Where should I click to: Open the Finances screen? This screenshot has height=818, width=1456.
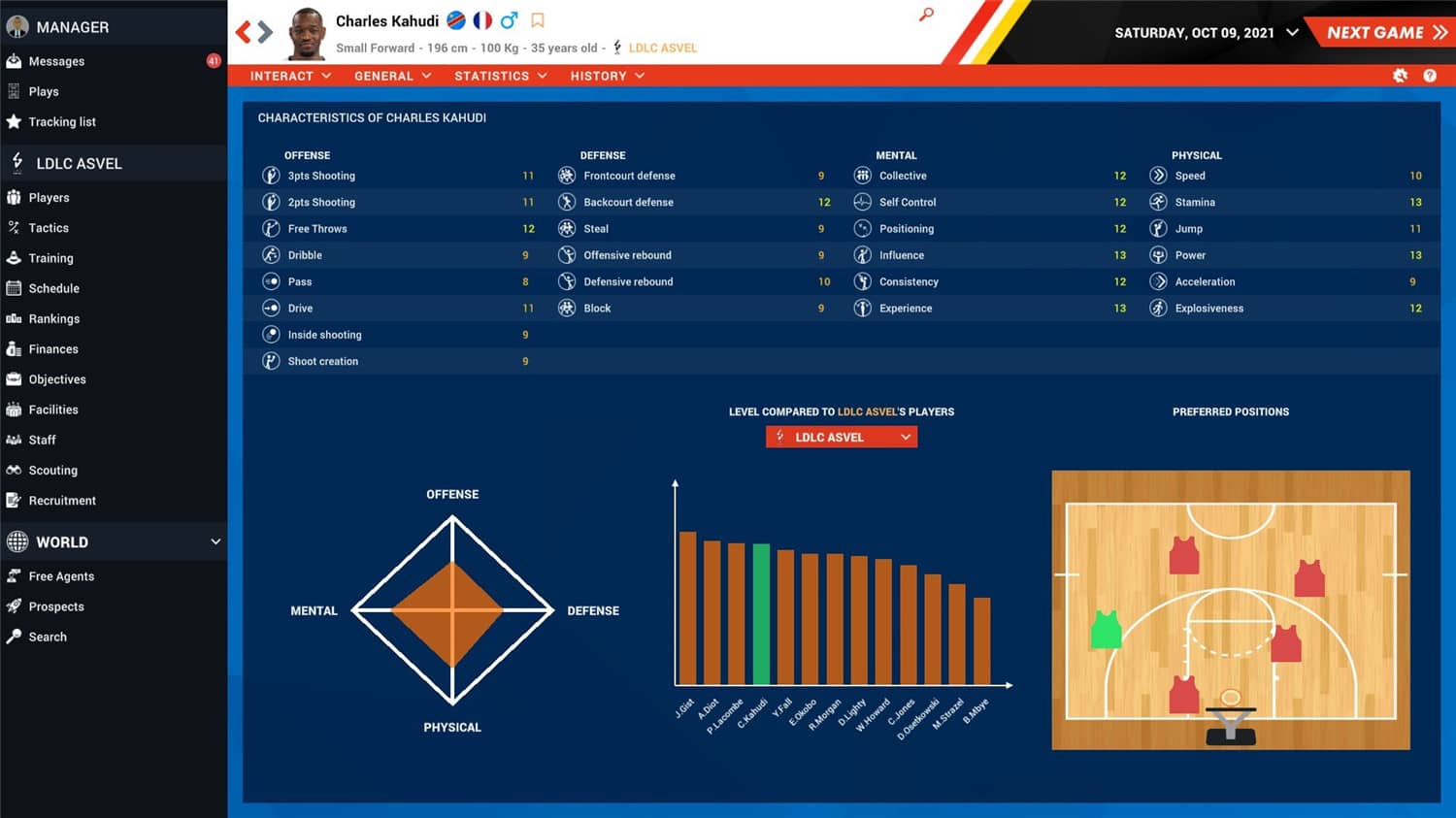click(50, 348)
